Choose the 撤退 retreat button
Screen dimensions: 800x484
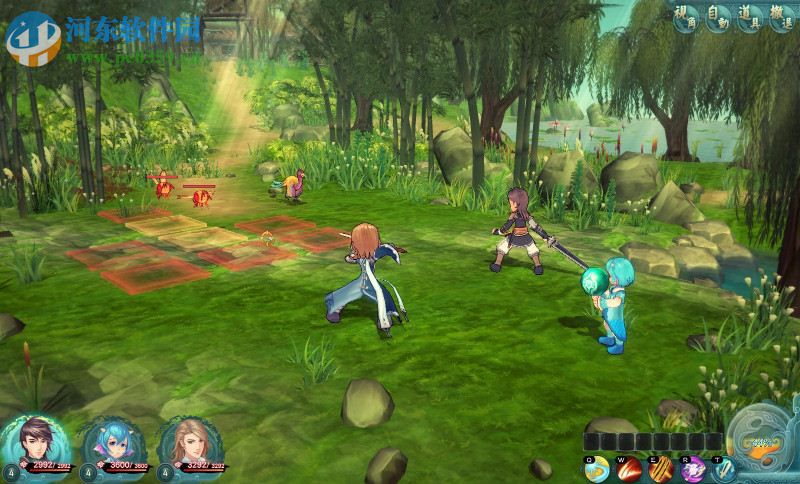[x=781, y=17]
